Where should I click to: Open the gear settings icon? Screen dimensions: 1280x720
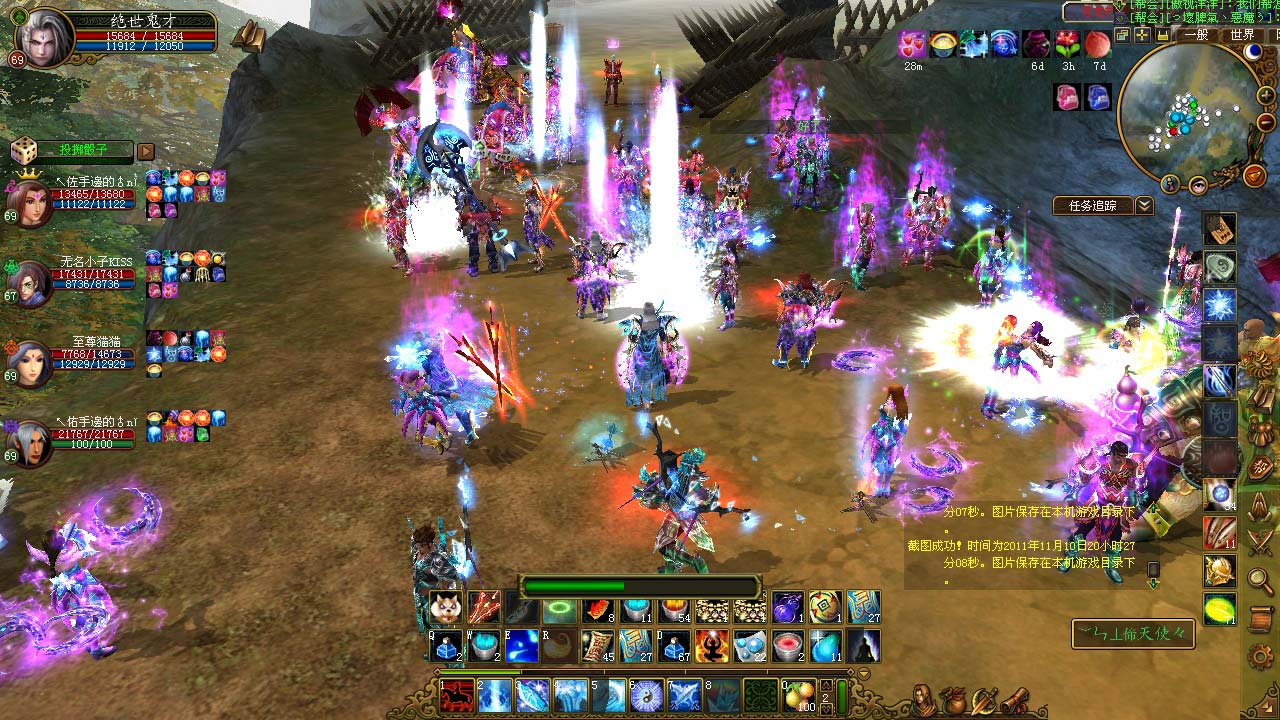(x=1260, y=657)
